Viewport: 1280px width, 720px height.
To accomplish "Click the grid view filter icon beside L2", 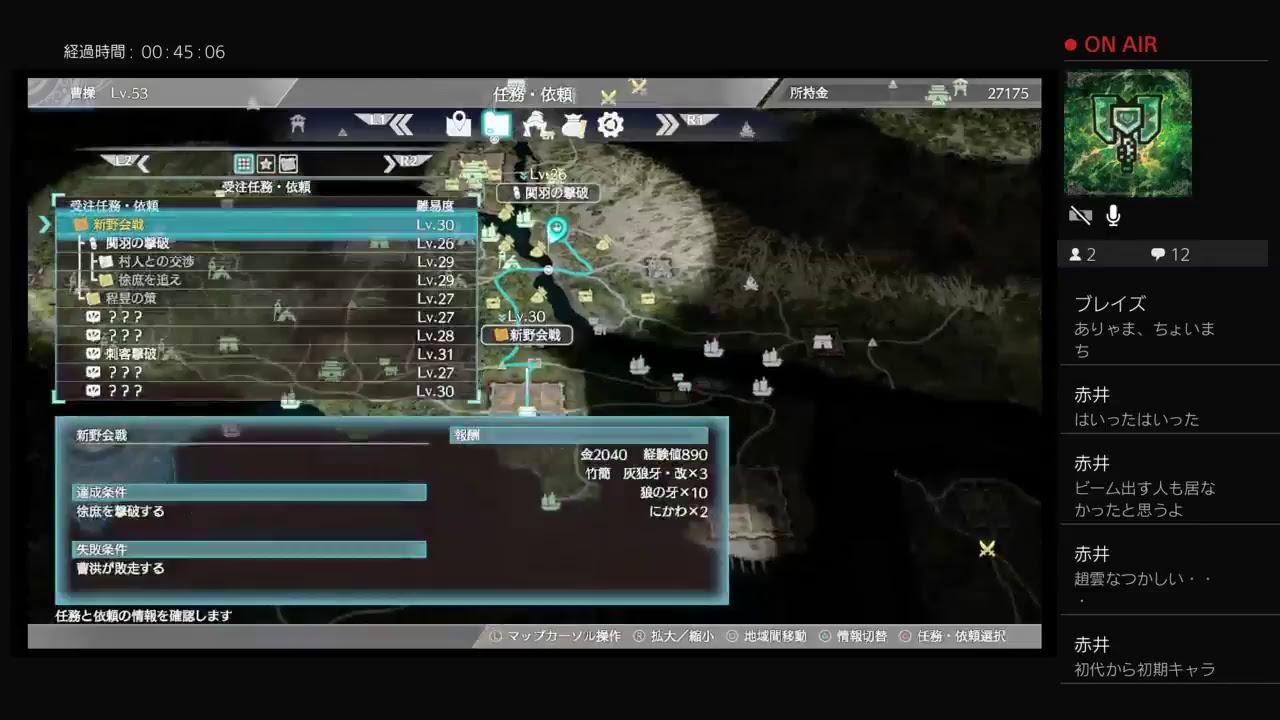I will coord(243,164).
